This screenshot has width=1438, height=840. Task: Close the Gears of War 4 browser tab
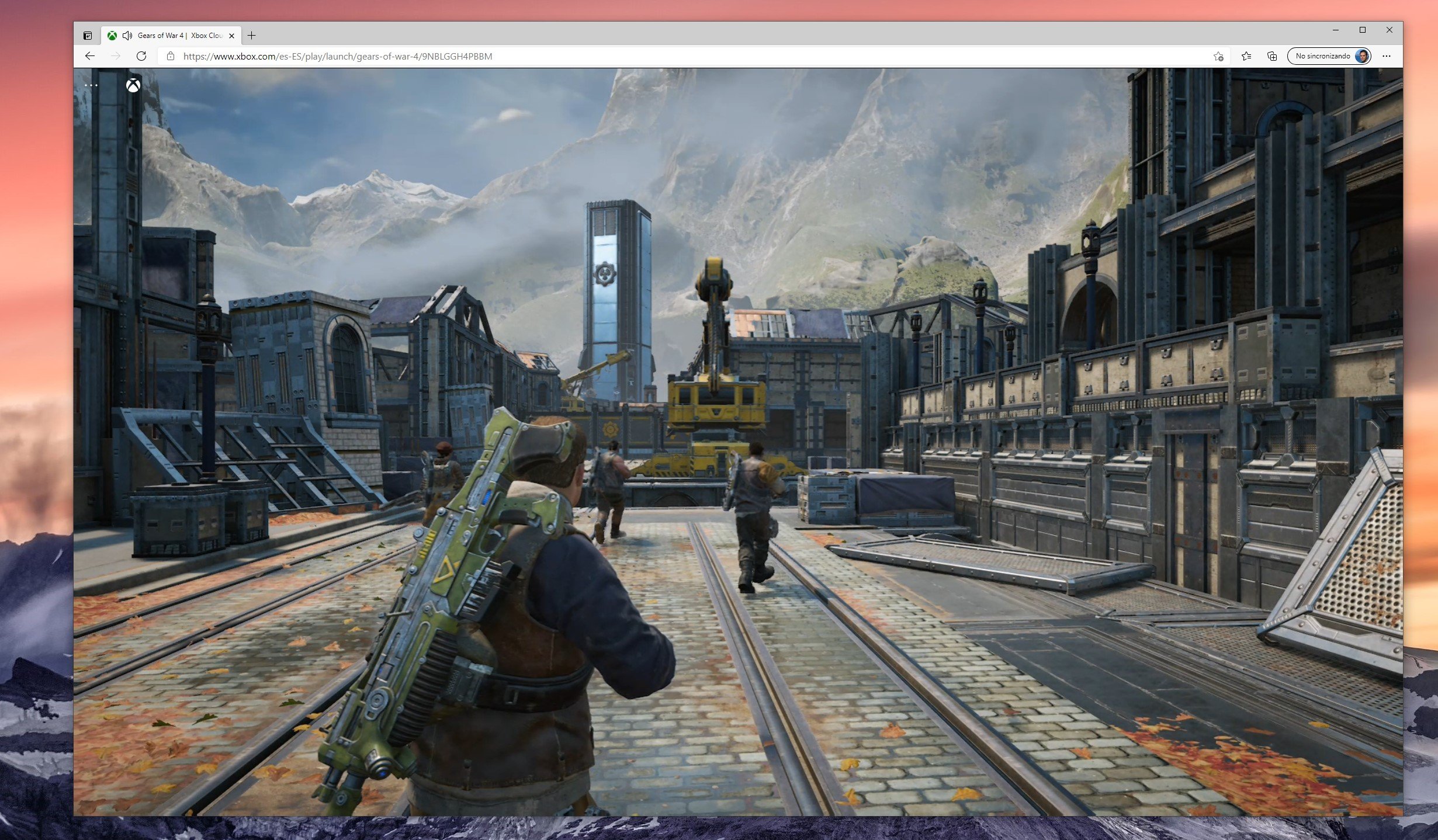(x=231, y=36)
